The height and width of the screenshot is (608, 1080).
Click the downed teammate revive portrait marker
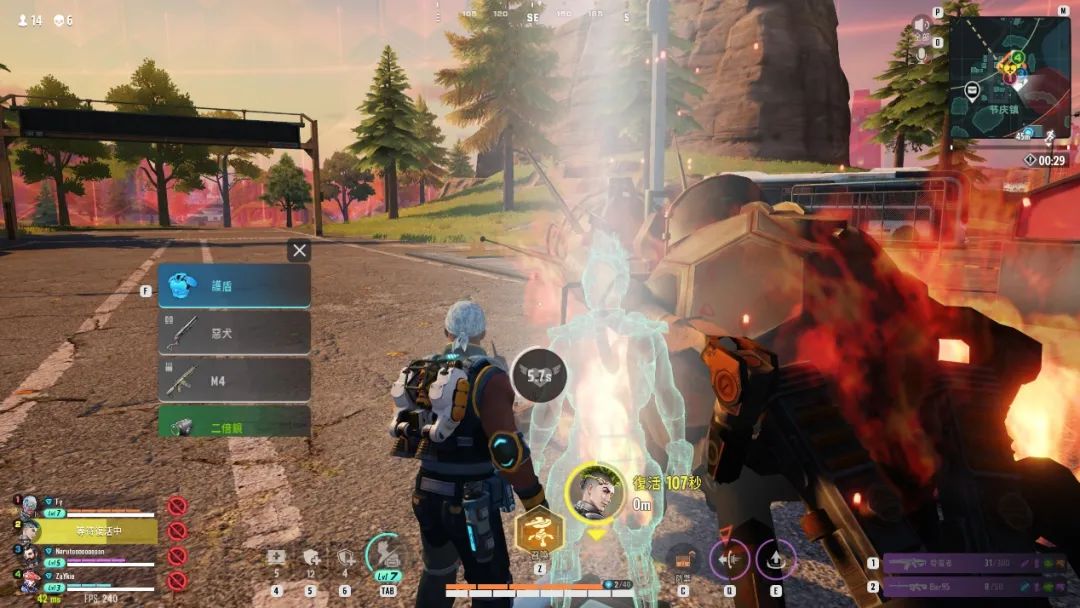(596, 491)
